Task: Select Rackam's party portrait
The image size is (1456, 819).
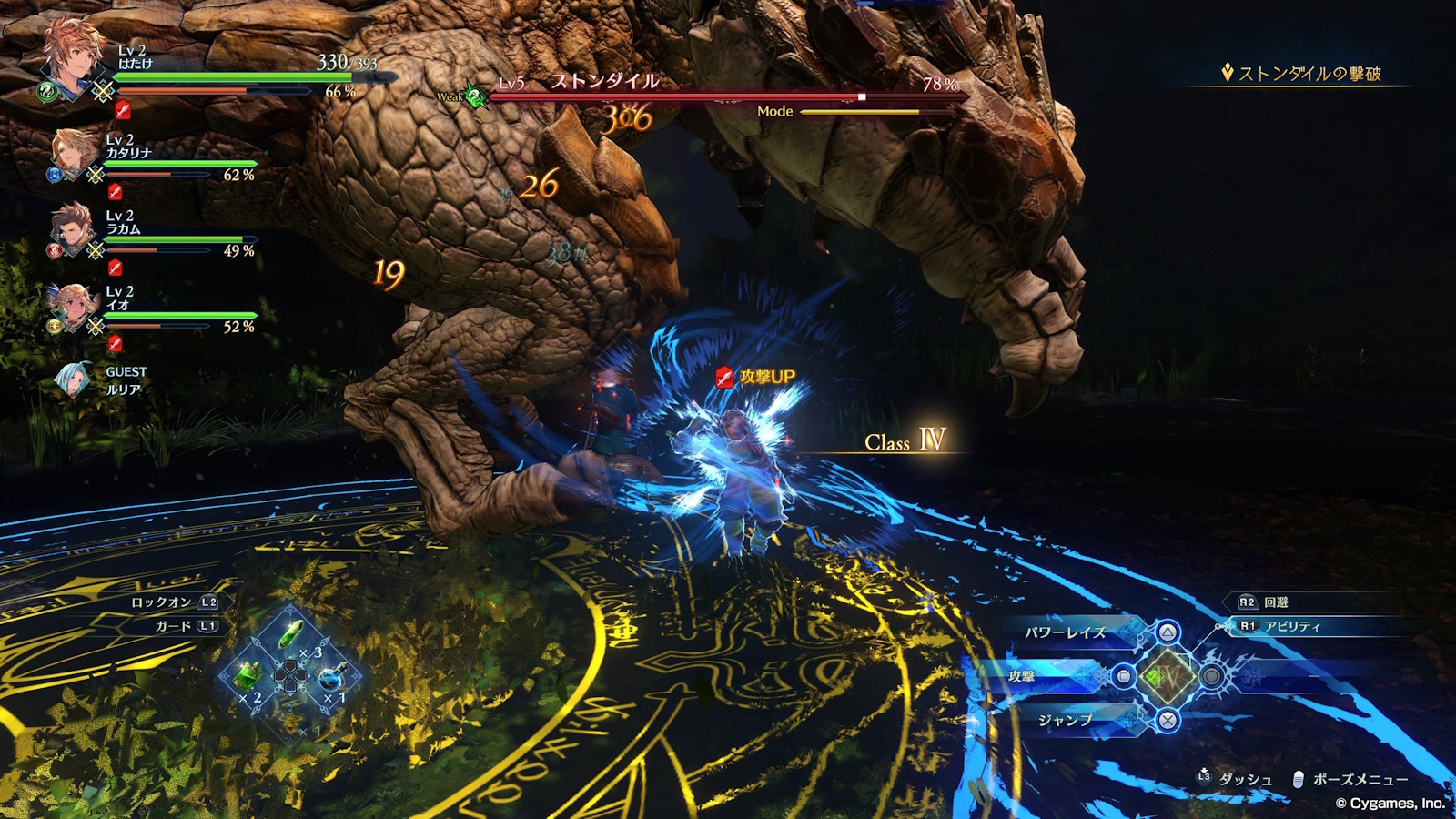Action: click(73, 229)
